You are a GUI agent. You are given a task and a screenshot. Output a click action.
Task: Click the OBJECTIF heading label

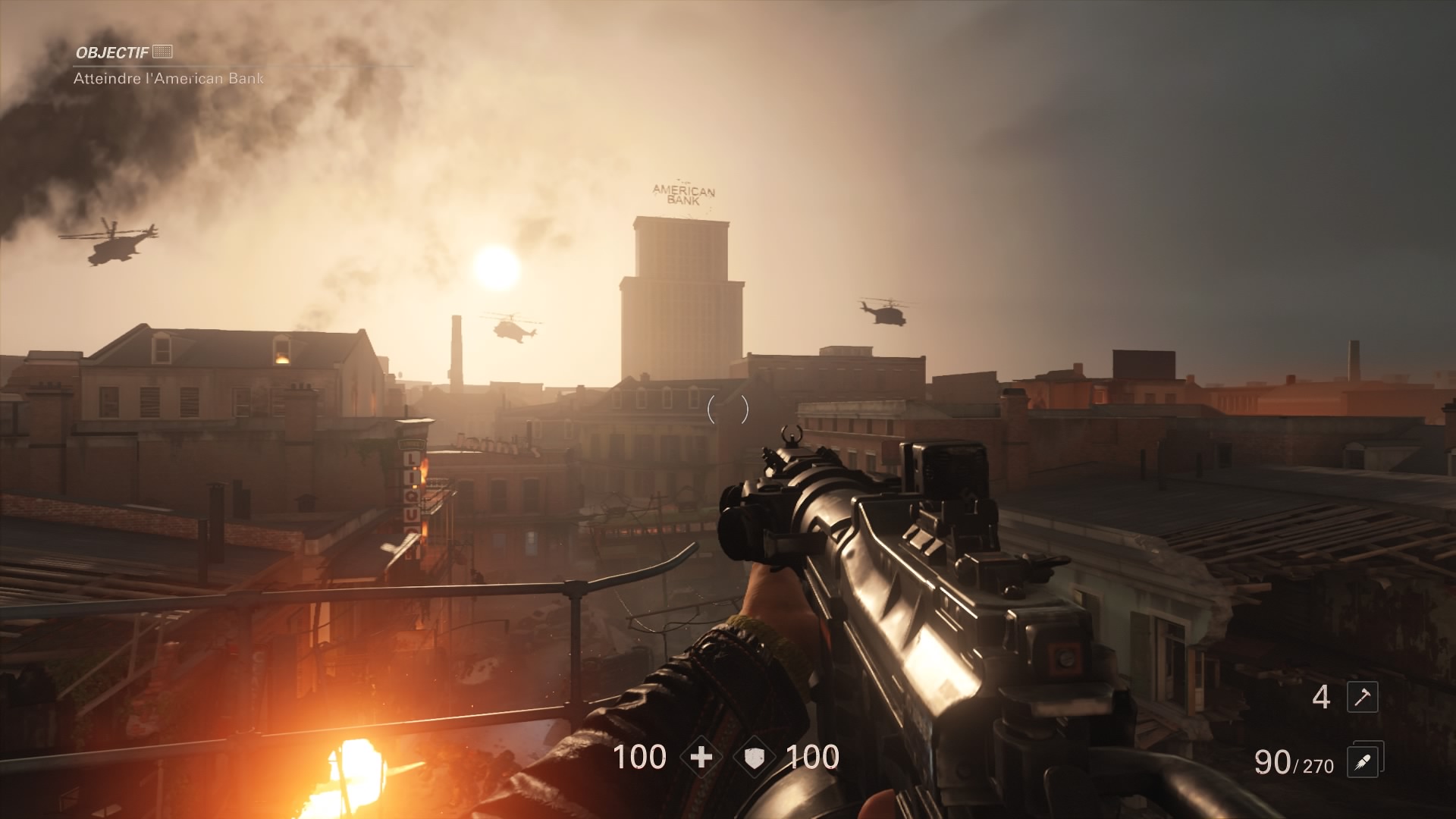pos(114,53)
